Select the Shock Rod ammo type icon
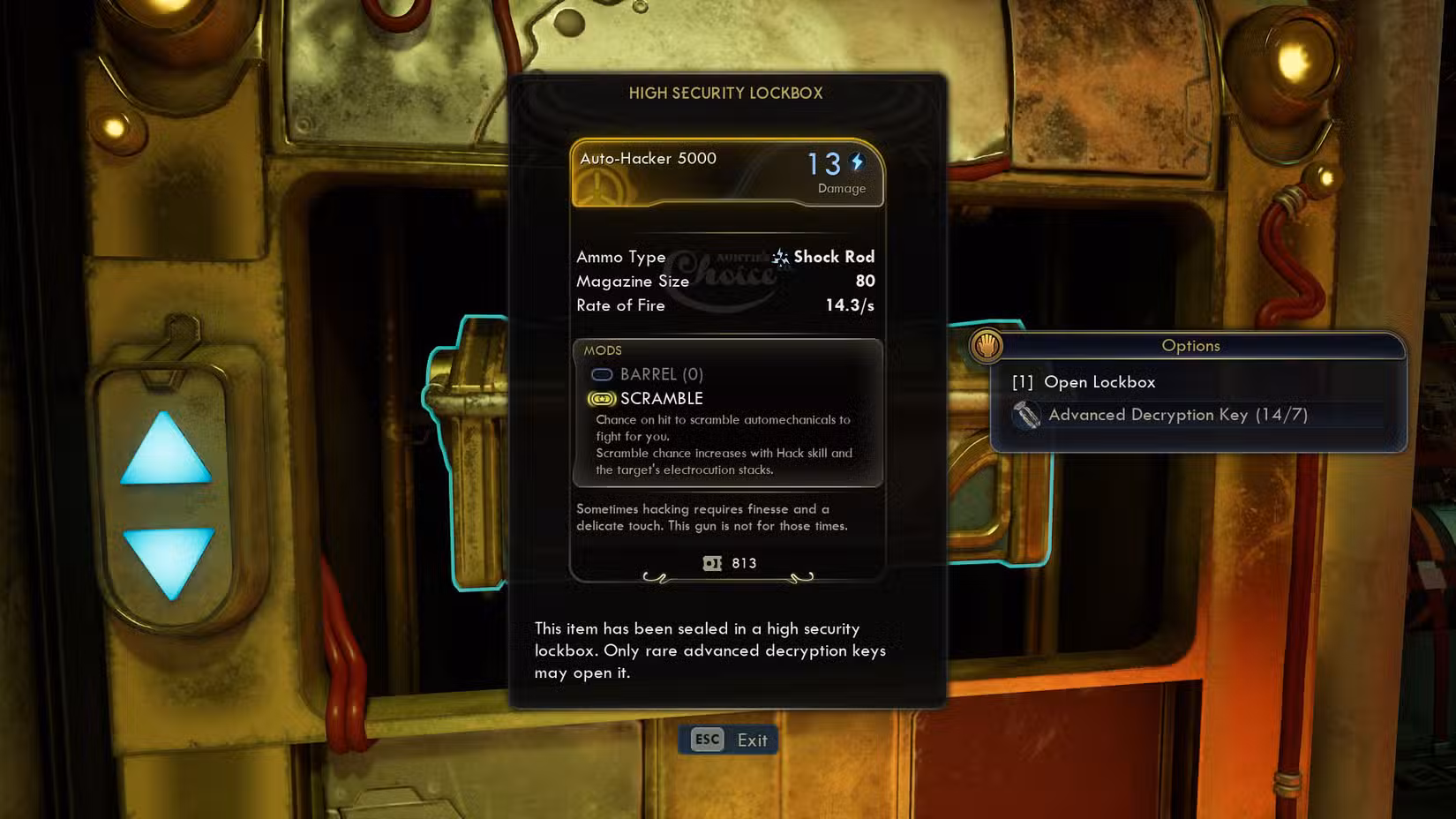The image size is (1456, 819). (x=779, y=257)
